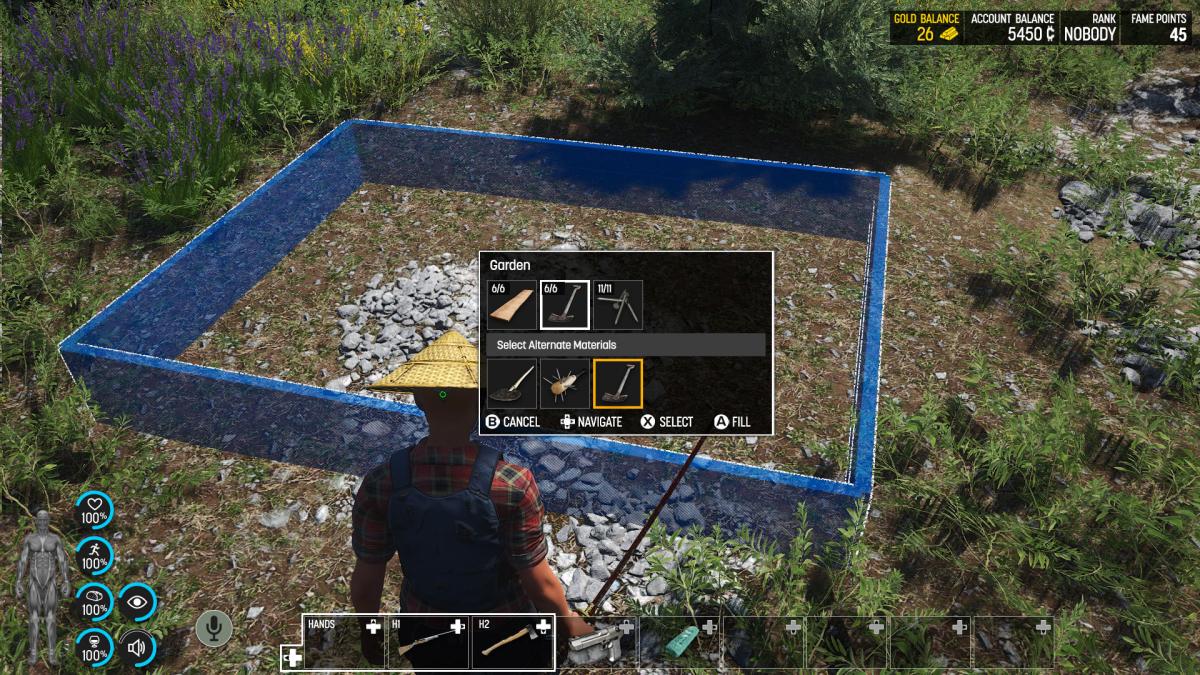Screen dimensions: 1200x675
Task: Pick the shovel alternate material
Action: (x=511, y=384)
